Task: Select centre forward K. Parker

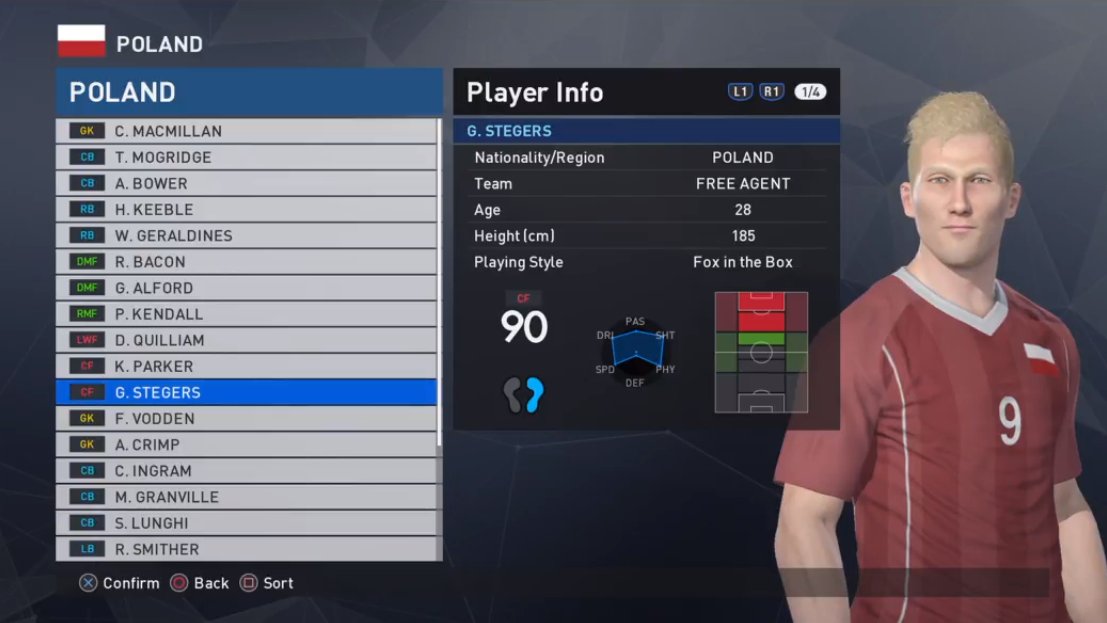Action: (x=246, y=366)
